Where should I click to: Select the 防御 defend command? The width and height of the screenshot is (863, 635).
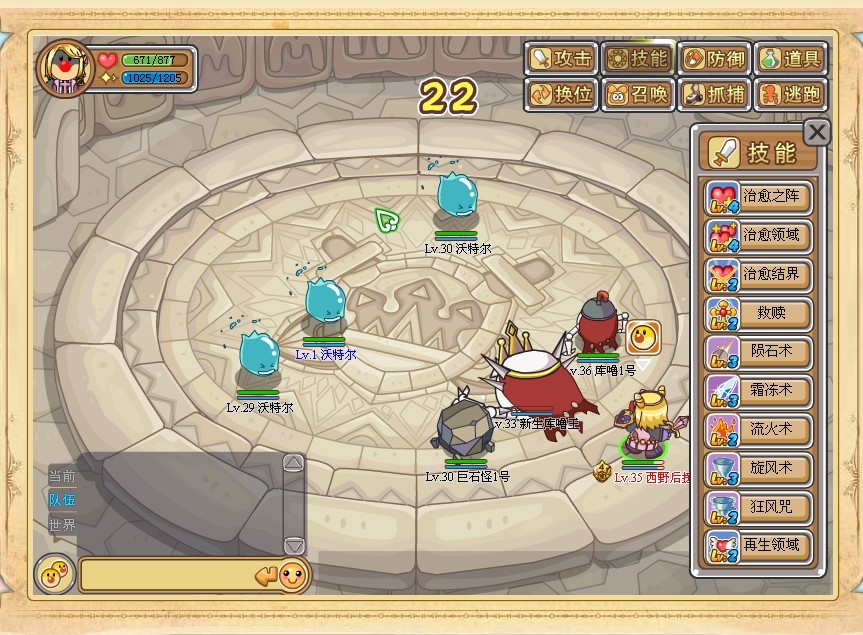[x=713, y=59]
